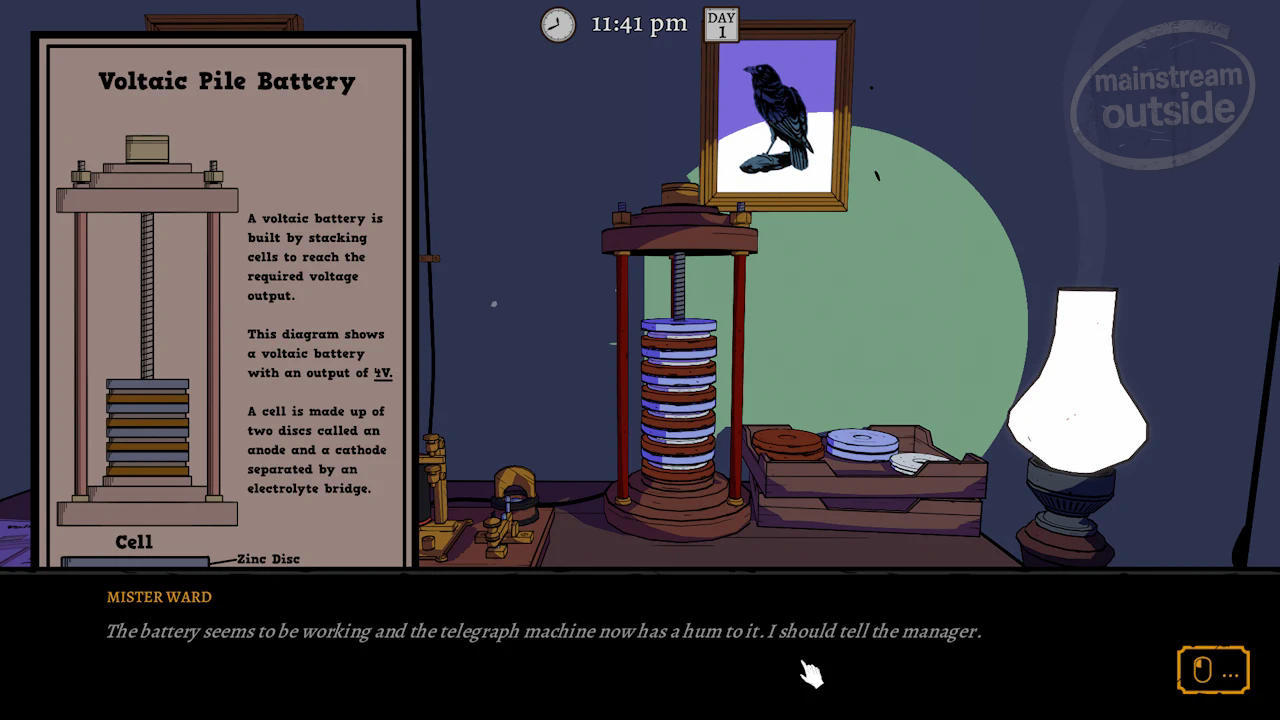The height and width of the screenshot is (720, 1280).
Task: Choose the white electrolyte bridge piece in the tray
Action: (916, 462)
